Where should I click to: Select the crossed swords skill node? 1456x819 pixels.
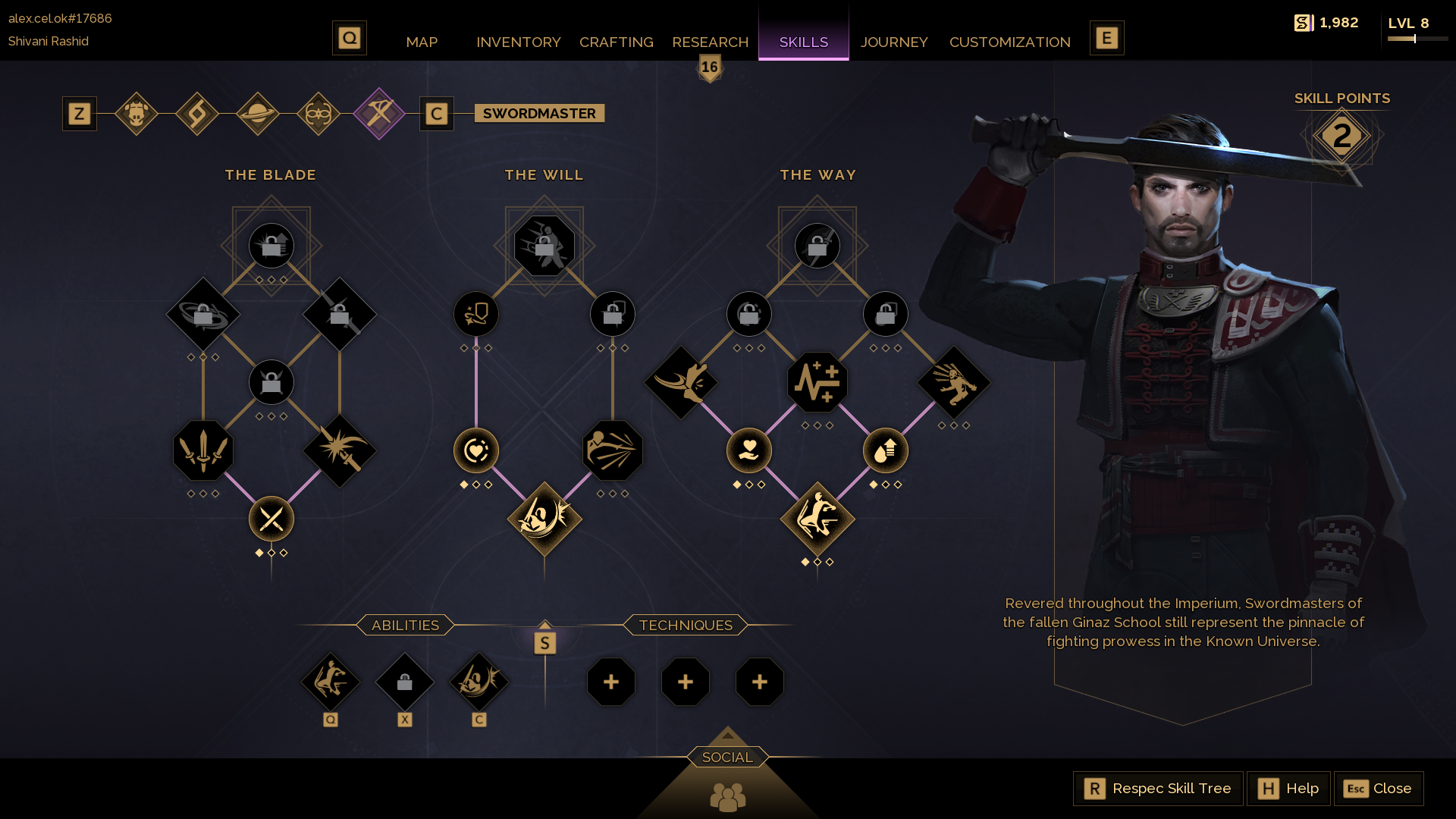pos(271,519)
